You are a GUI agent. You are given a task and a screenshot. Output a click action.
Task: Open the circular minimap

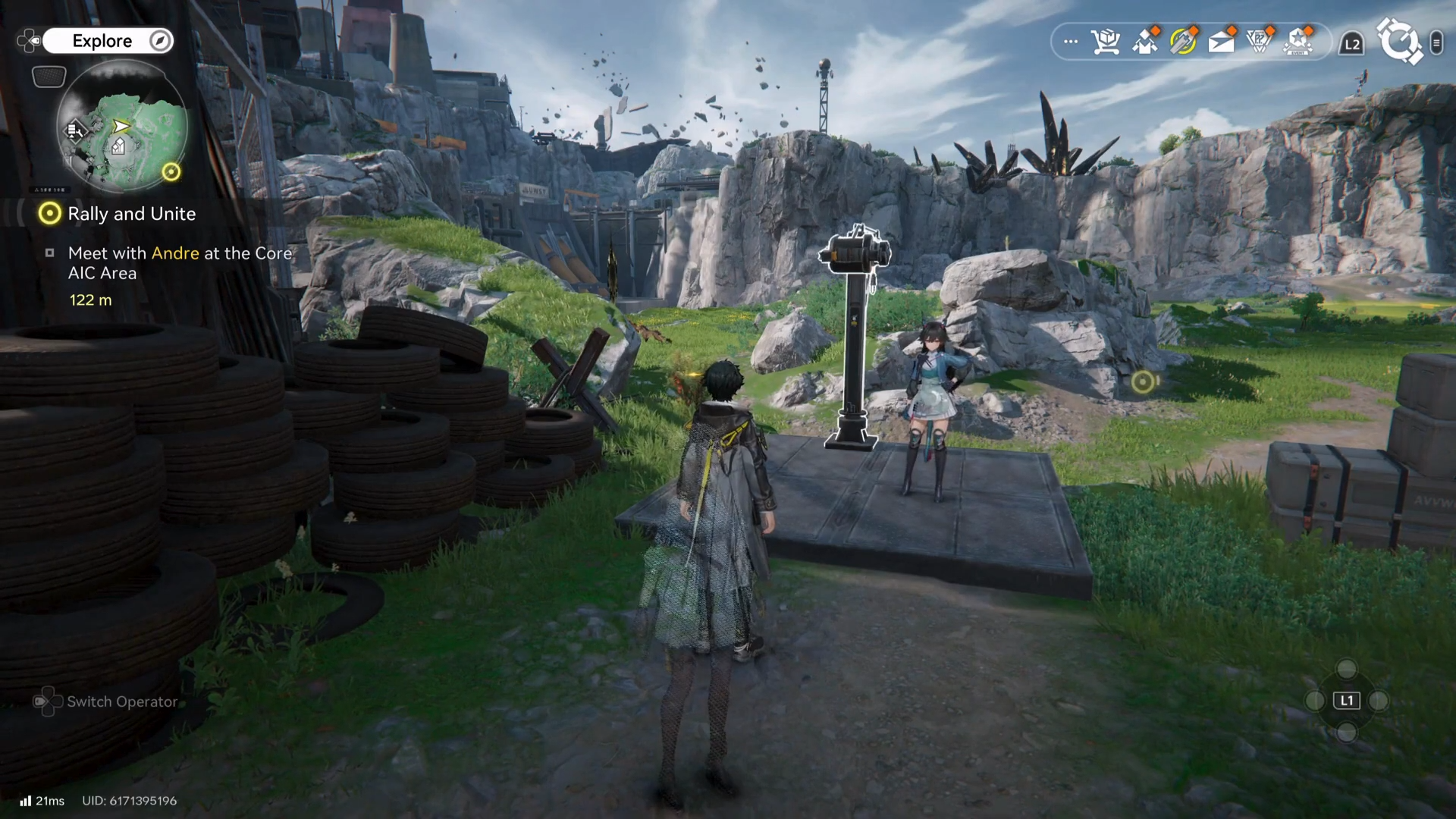[122, 127]
